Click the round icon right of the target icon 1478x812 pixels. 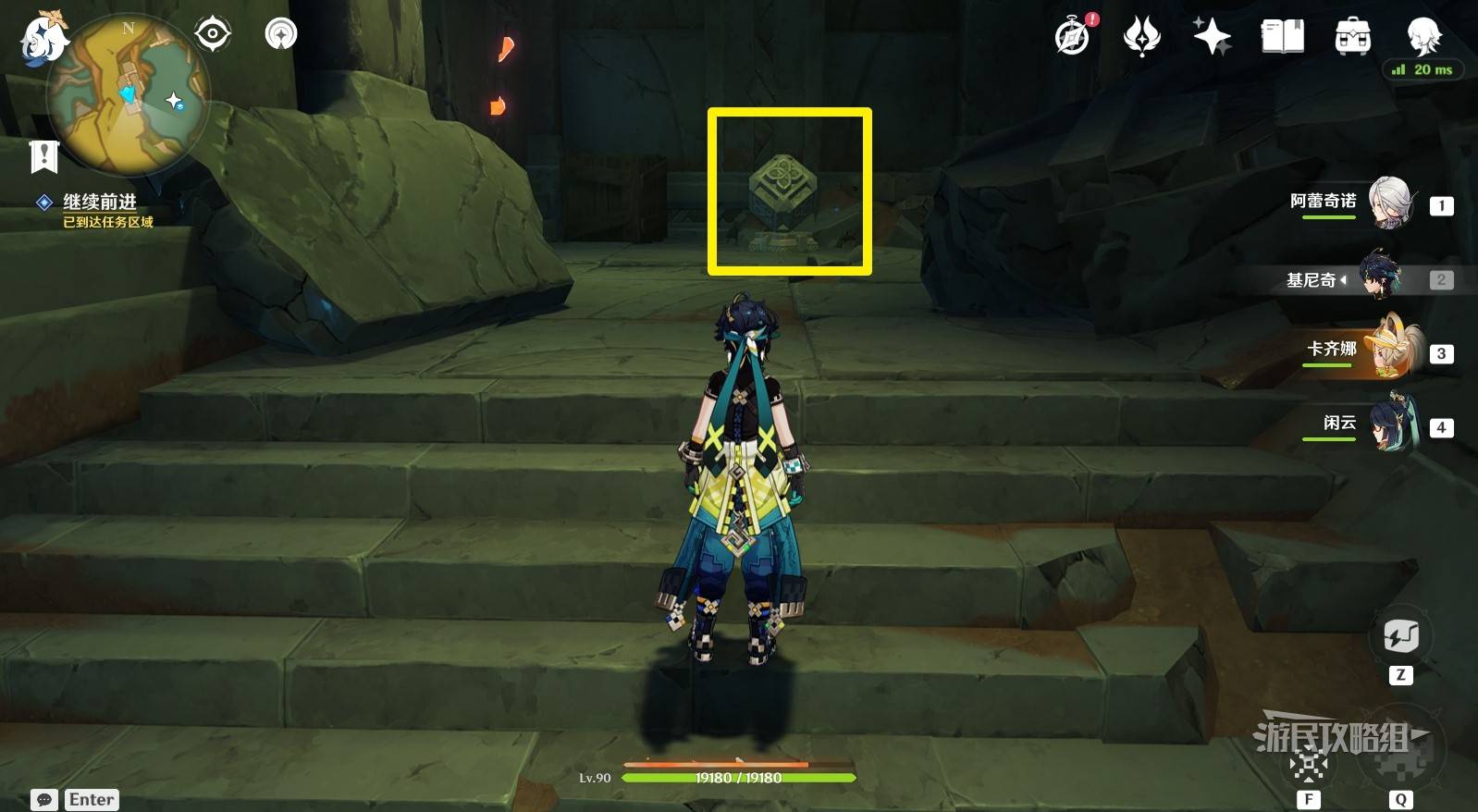pyautogui.click(x=281, y=34)
